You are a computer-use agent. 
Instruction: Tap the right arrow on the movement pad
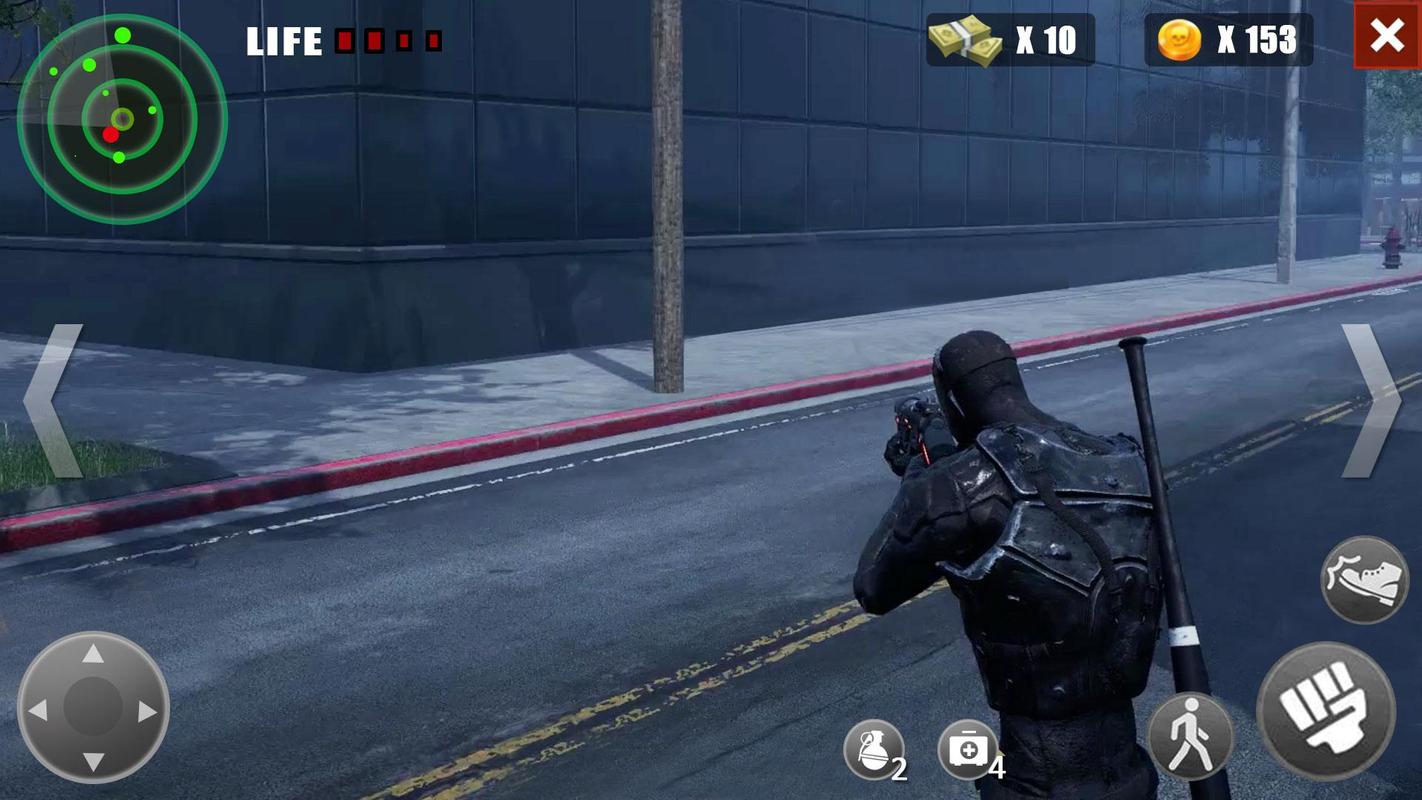[148, 710]
